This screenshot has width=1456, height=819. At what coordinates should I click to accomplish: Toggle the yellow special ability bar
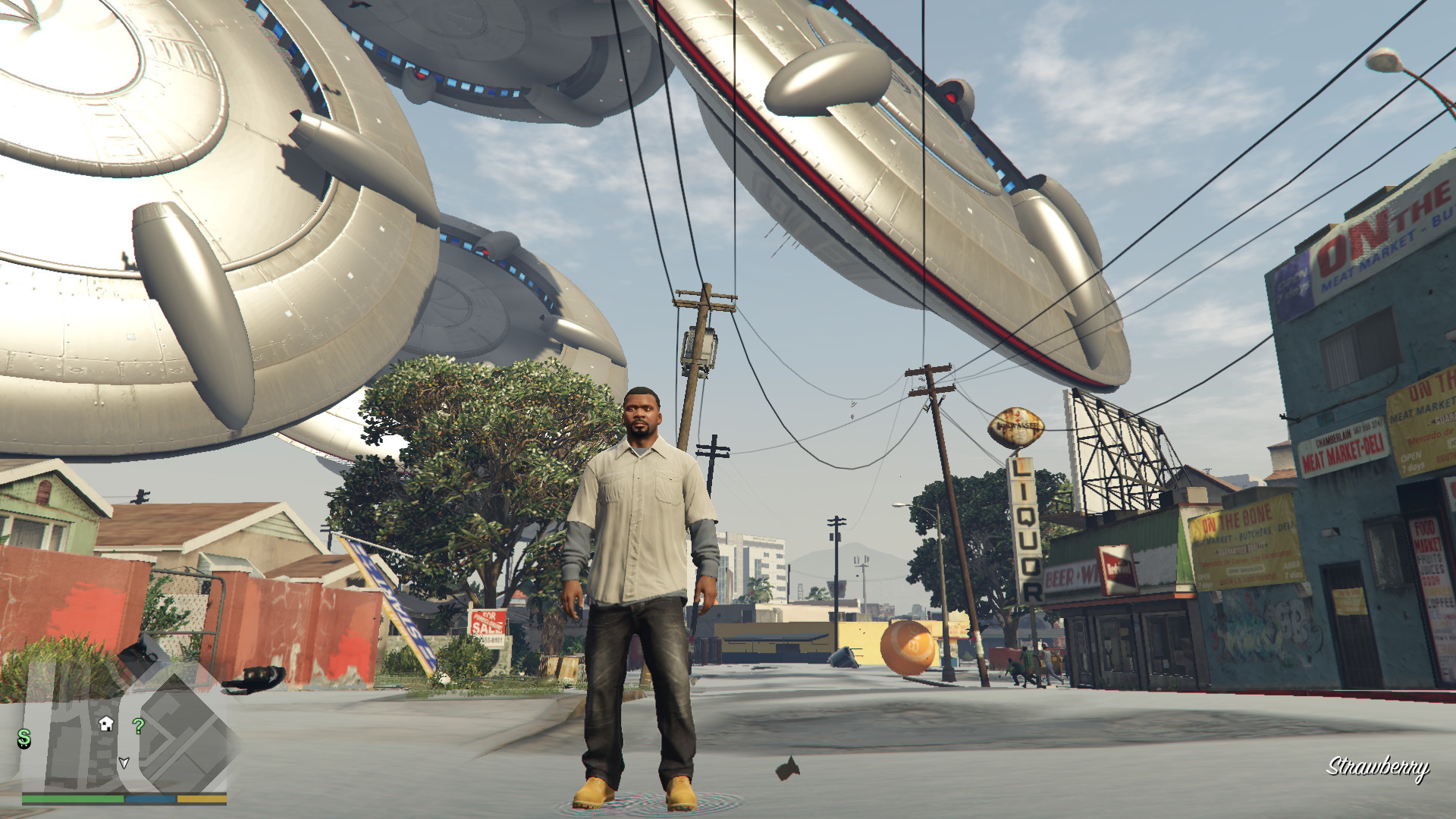202,798
